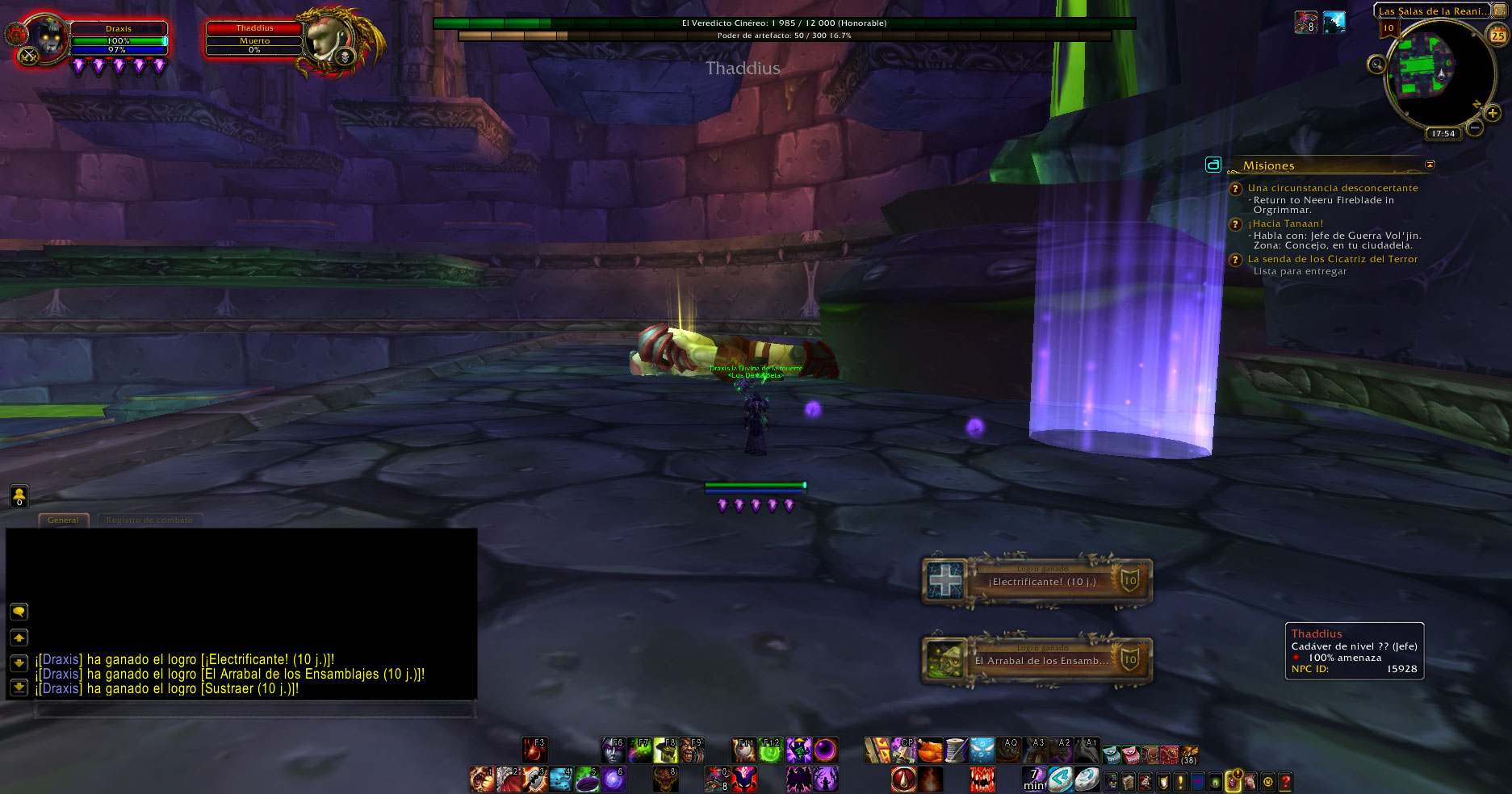Use the roast chicken food item
The image size is (1512, 794).
point(930,750)
